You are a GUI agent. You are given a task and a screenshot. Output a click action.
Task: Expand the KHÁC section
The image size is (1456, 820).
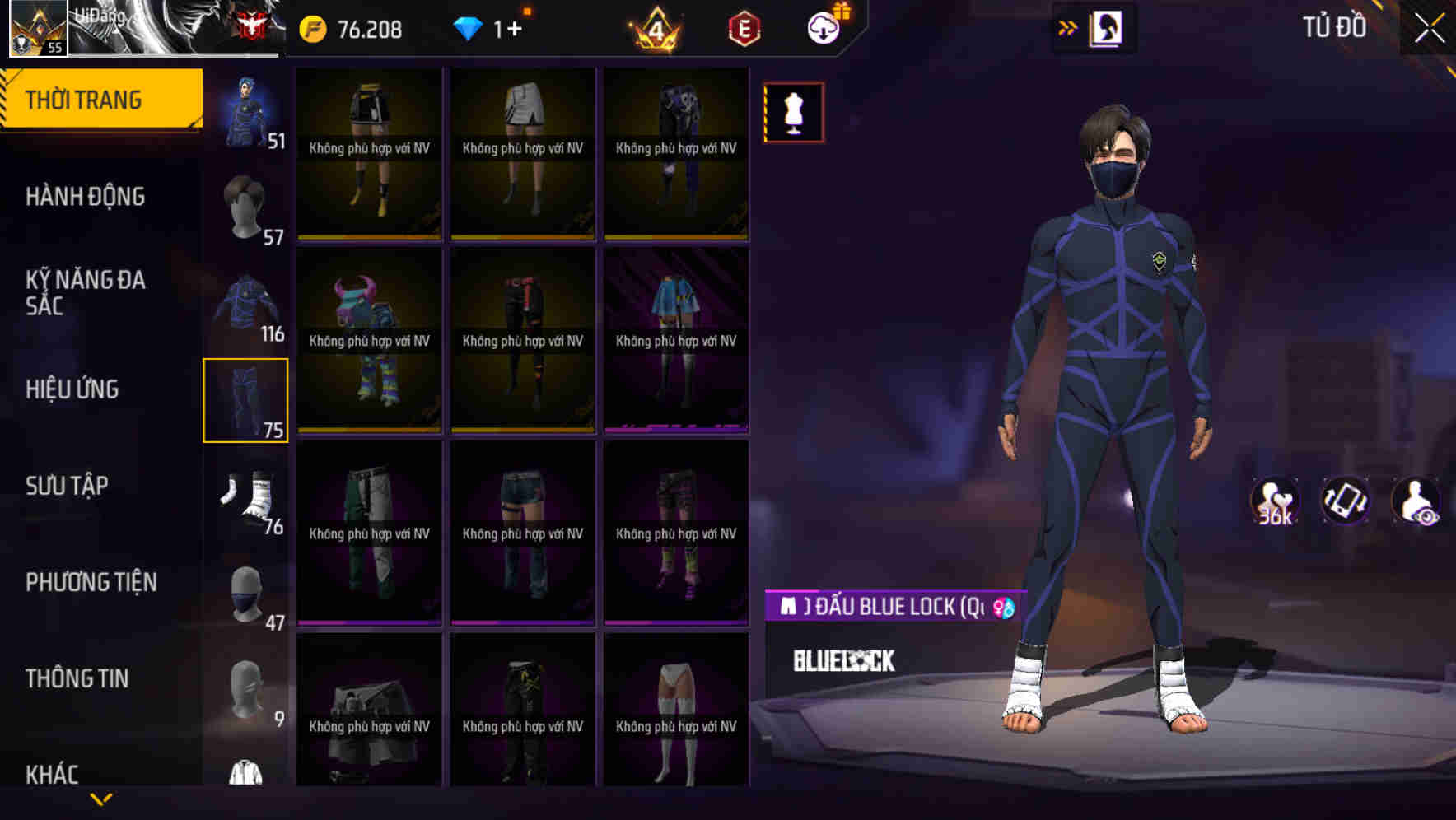click(x=54, y=774)
